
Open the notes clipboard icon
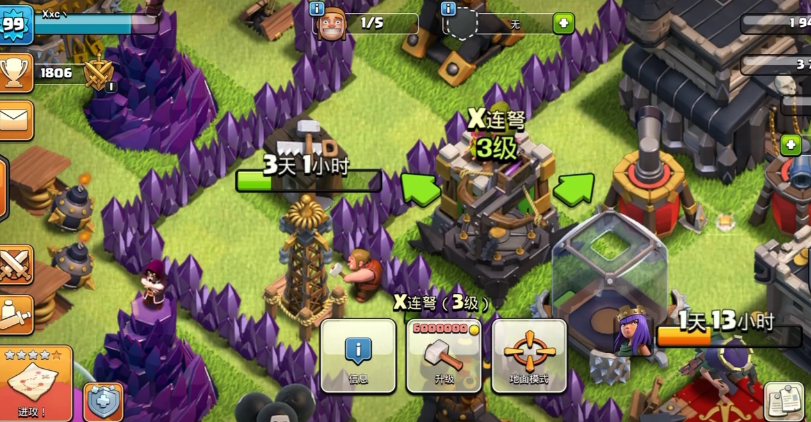click(x=785, y=400)
